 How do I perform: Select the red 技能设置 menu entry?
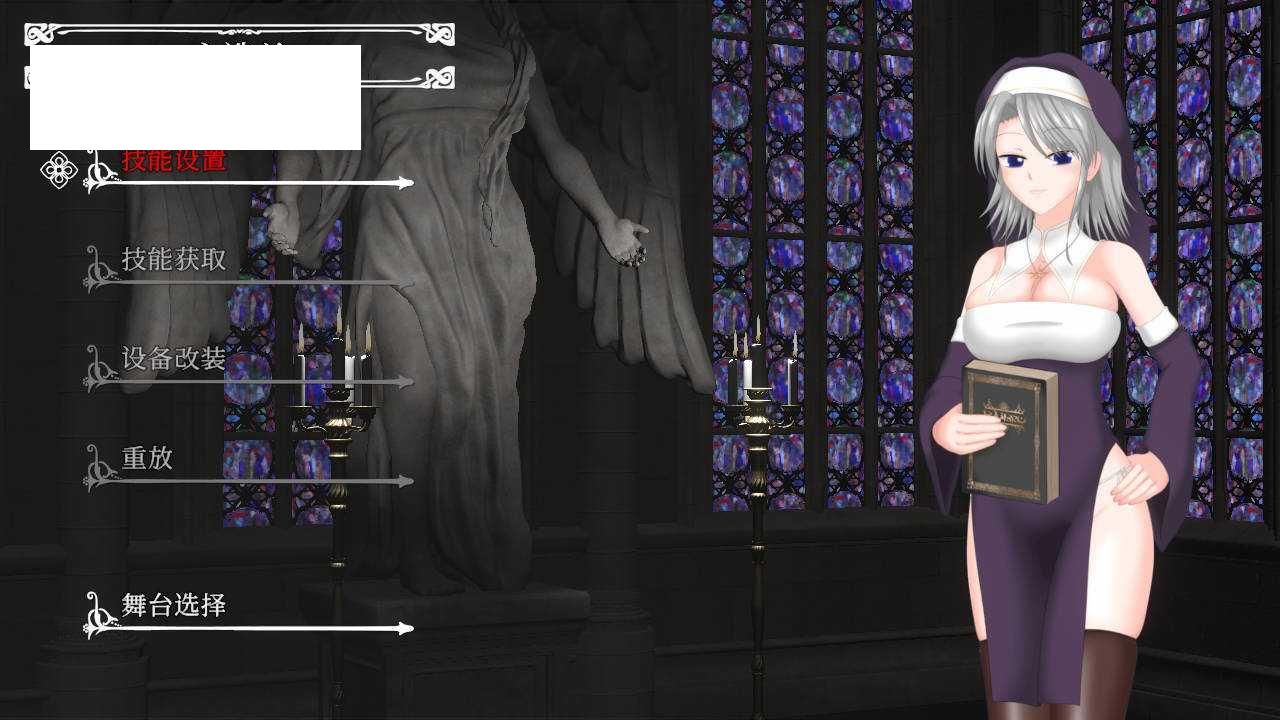pyautogui.click(x=174, y=162)
